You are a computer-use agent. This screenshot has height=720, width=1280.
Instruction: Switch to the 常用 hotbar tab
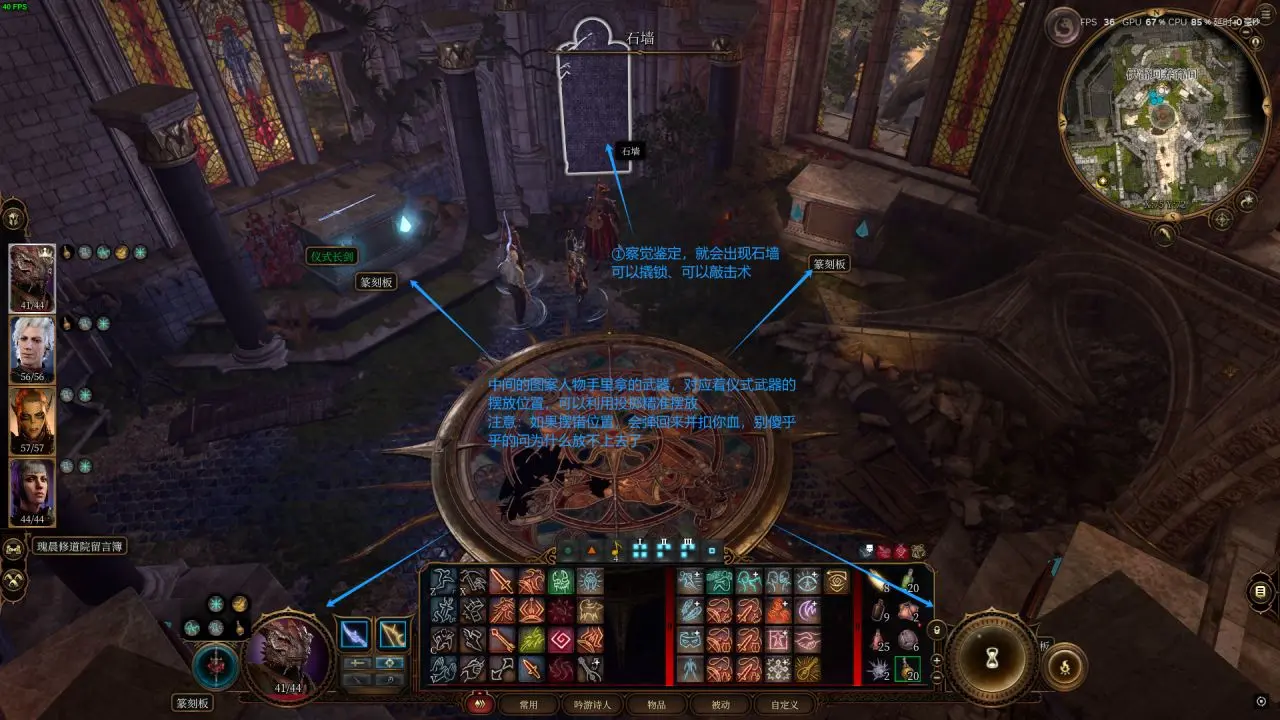[x=528, y=704]
